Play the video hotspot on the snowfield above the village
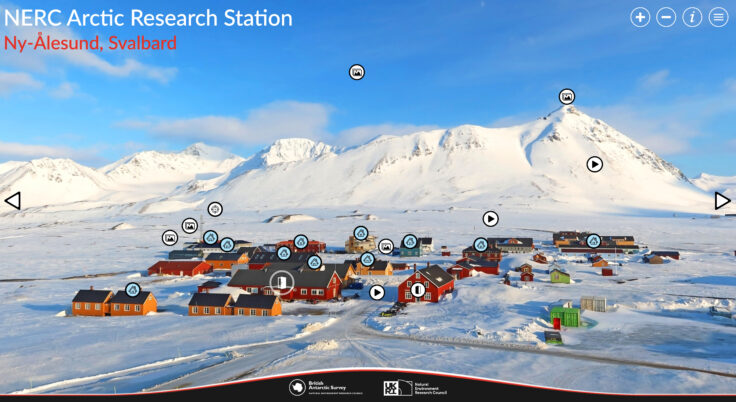The width and height of the screenshot is (736, 402). click(x=491, y=218)
